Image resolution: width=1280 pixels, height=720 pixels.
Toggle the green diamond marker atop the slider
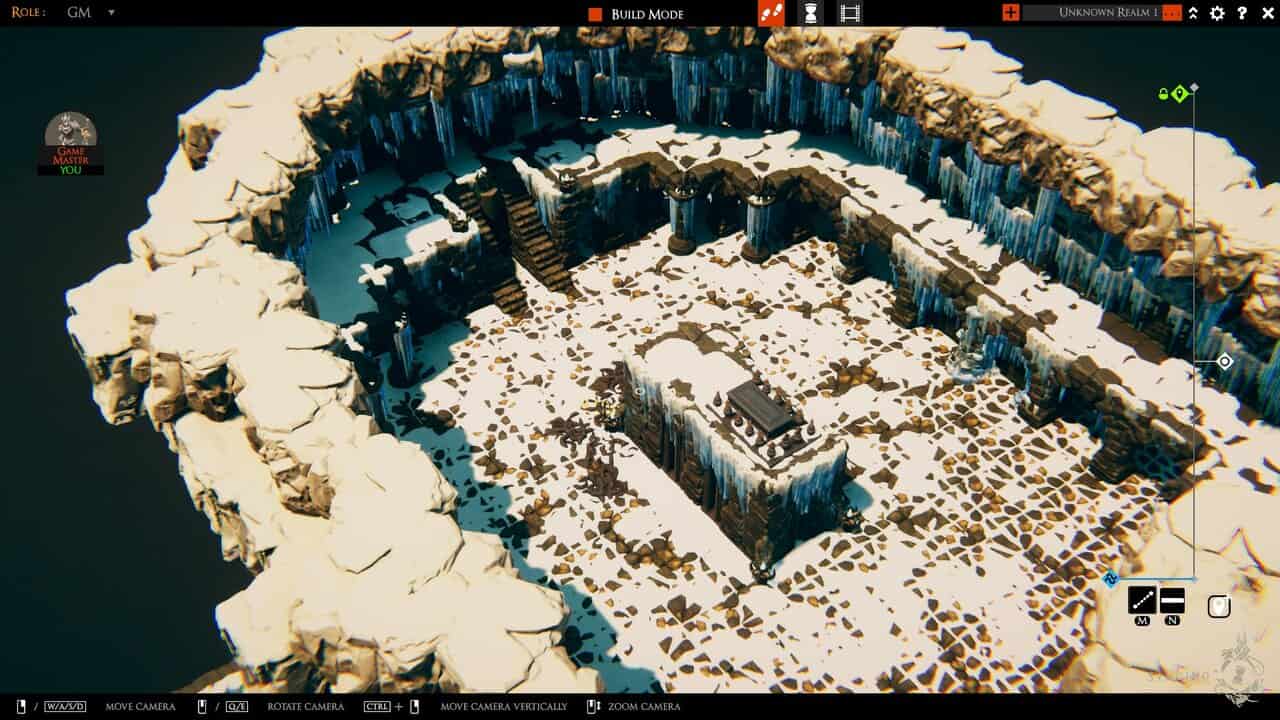click(x=1181, y=91)
